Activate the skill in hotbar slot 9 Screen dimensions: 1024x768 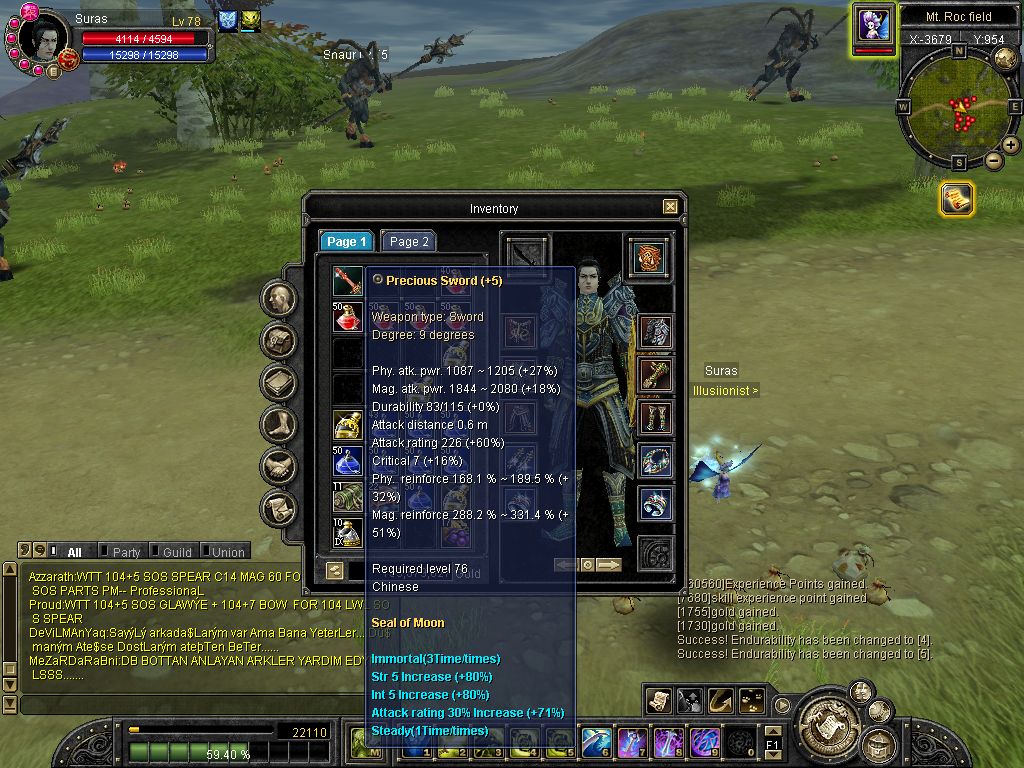coord(704,742)
